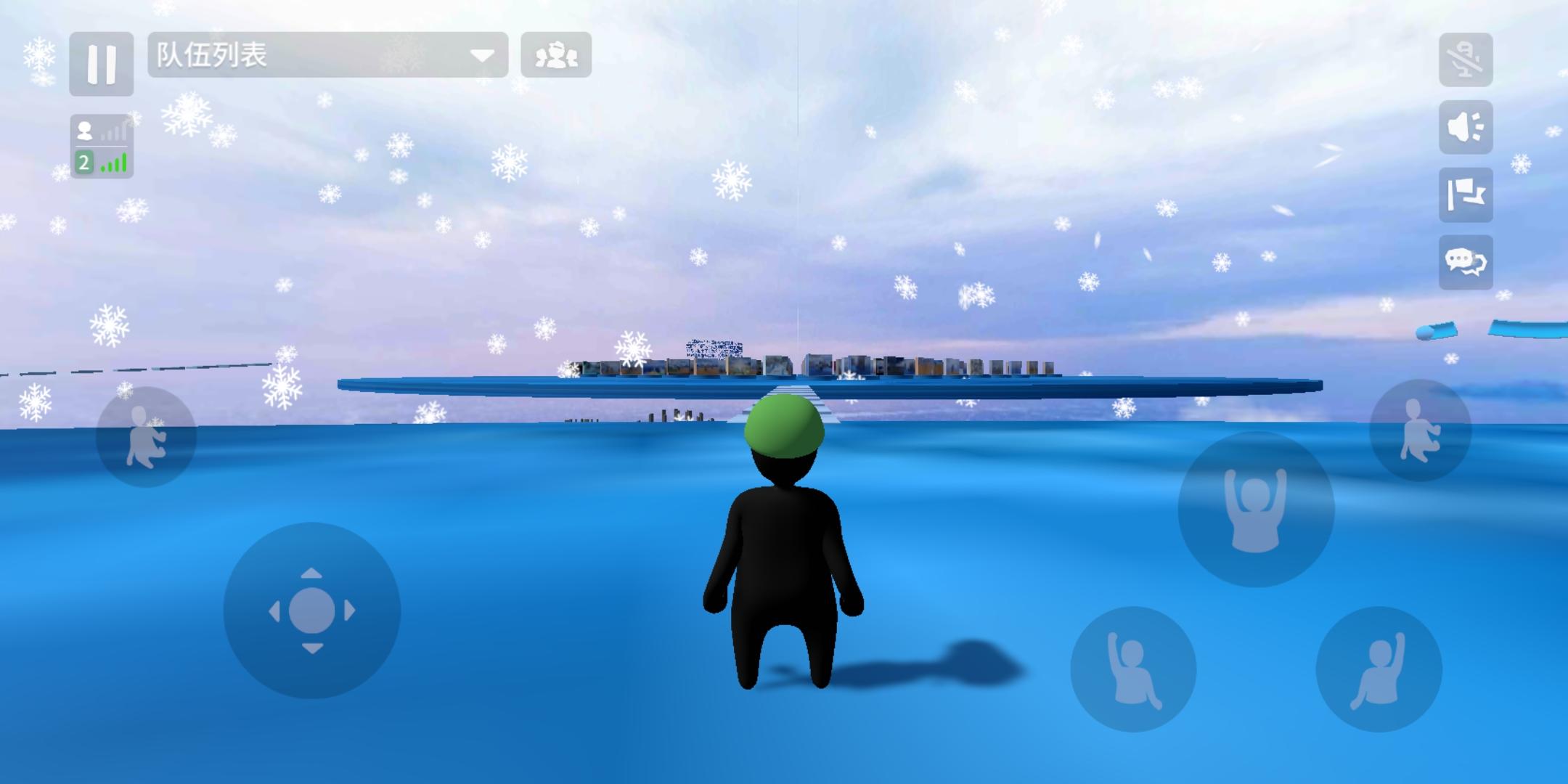The height and width of the screenshot is (784, 1568).
Task: Open the team members panel
Action: tap(555, 54)
